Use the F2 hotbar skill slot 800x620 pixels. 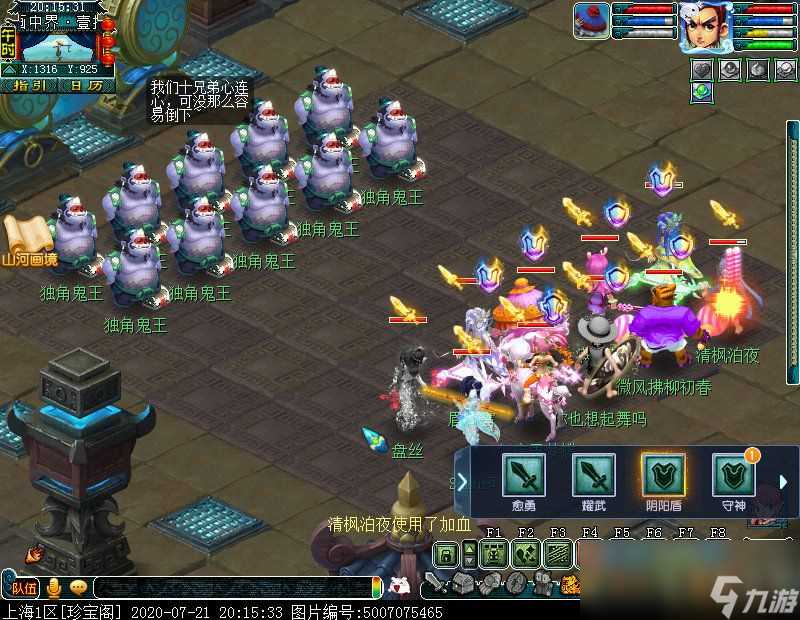click(526, 553)
